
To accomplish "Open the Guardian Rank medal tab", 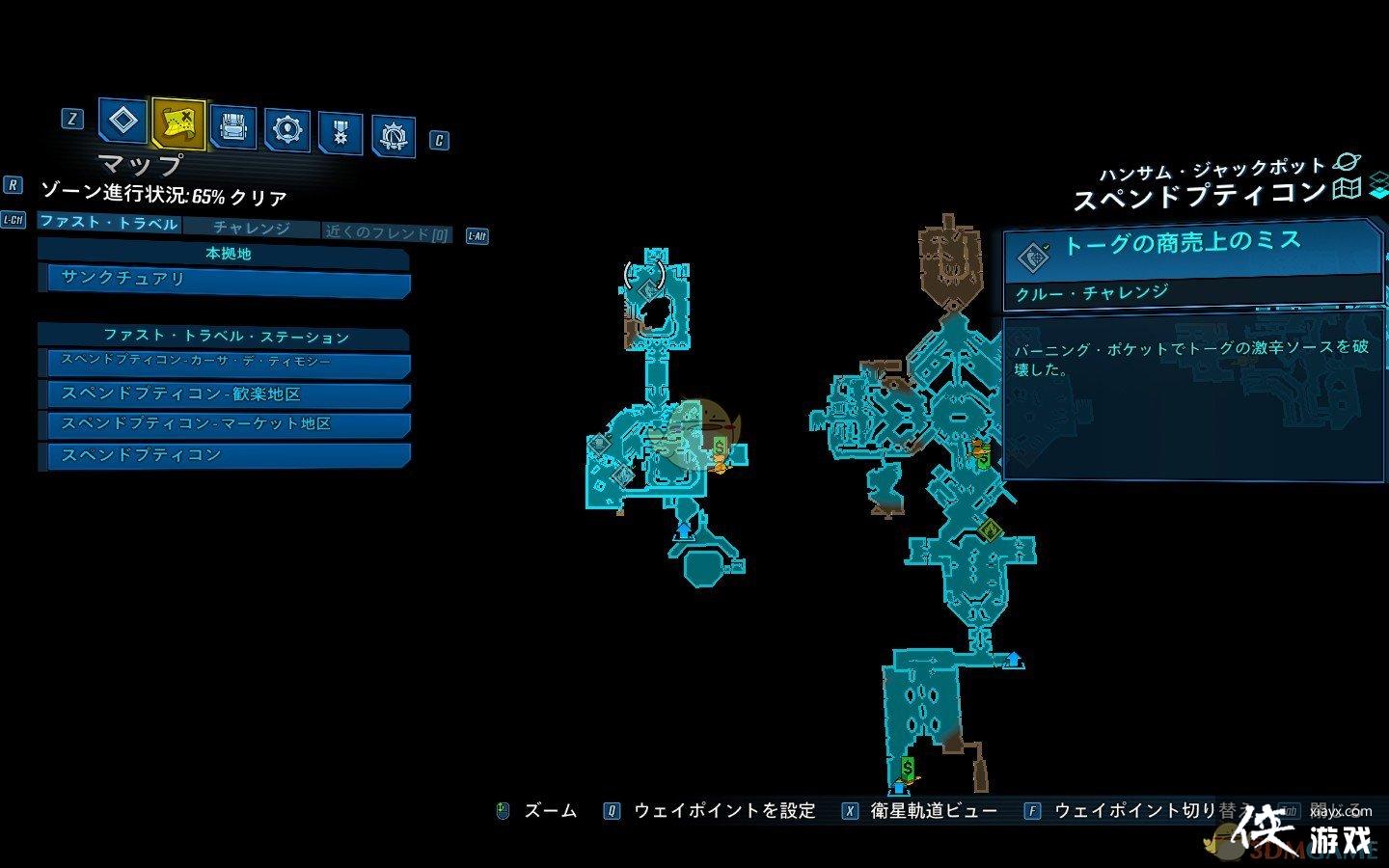I will 340,133.
